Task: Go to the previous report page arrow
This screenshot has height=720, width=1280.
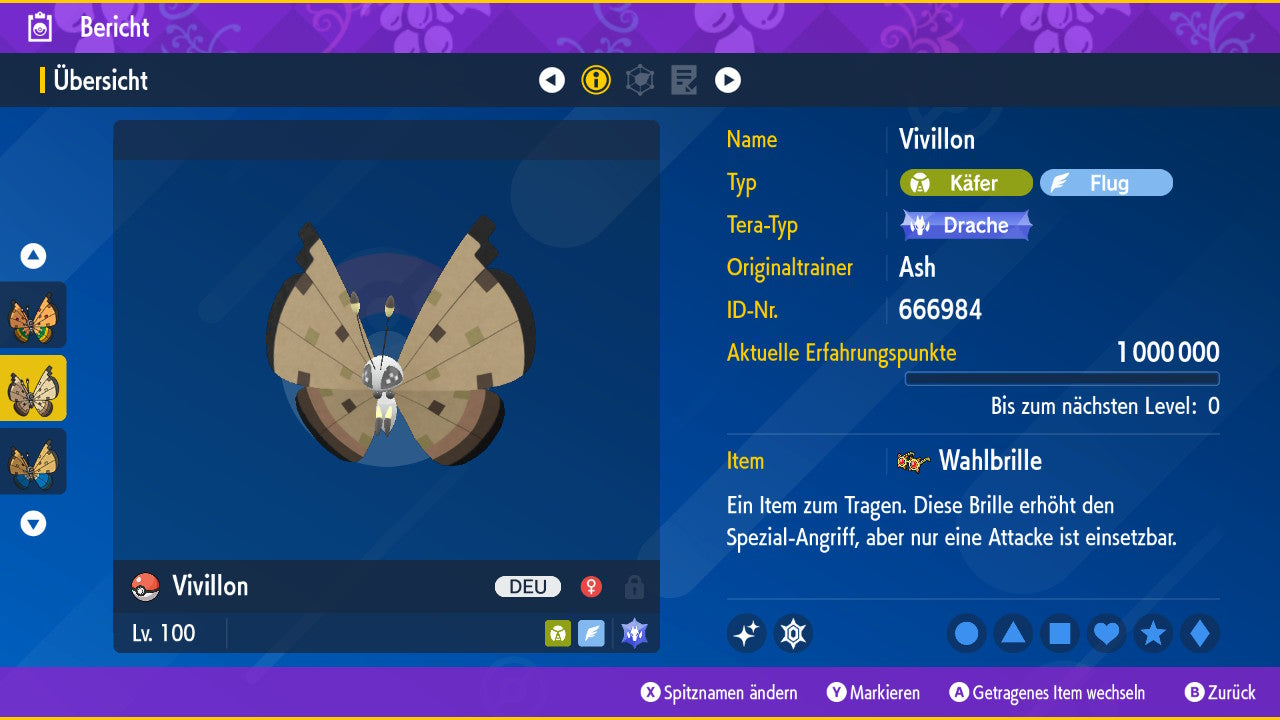Action: 552,80
